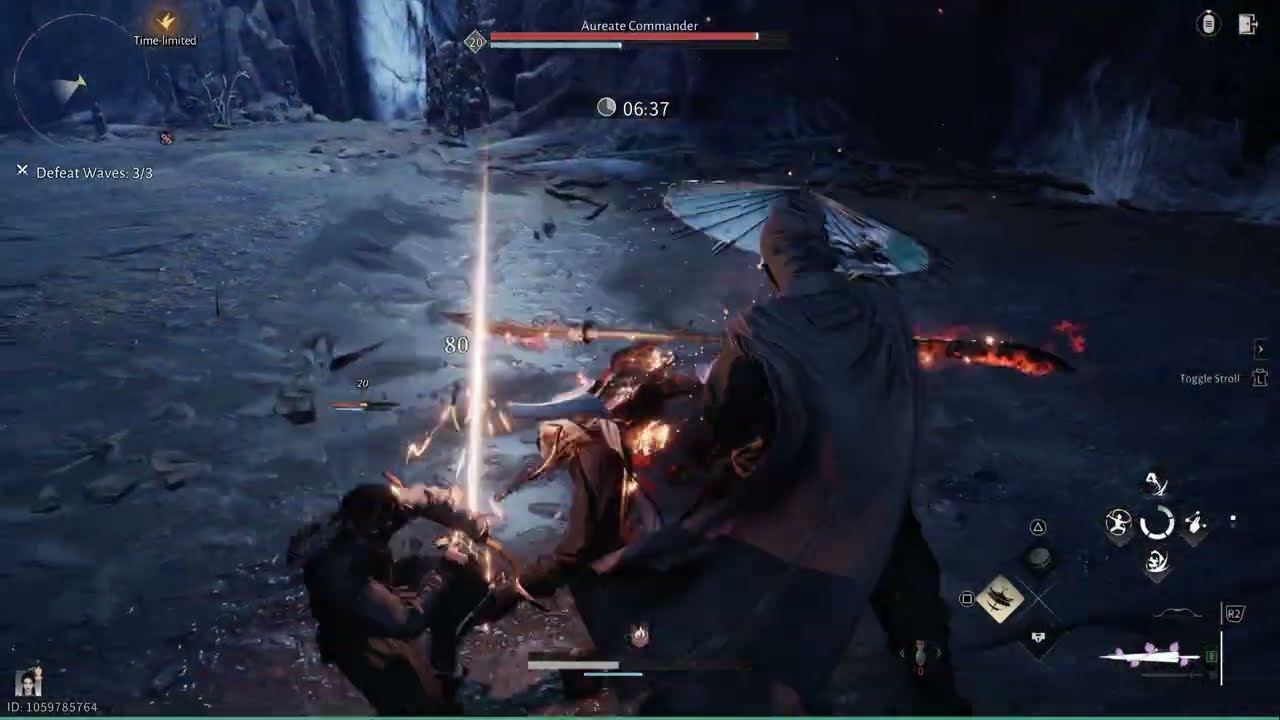1280x720 pixels.
Task: Open the mouse-shaped menu icon
Action: [1208, 25]
